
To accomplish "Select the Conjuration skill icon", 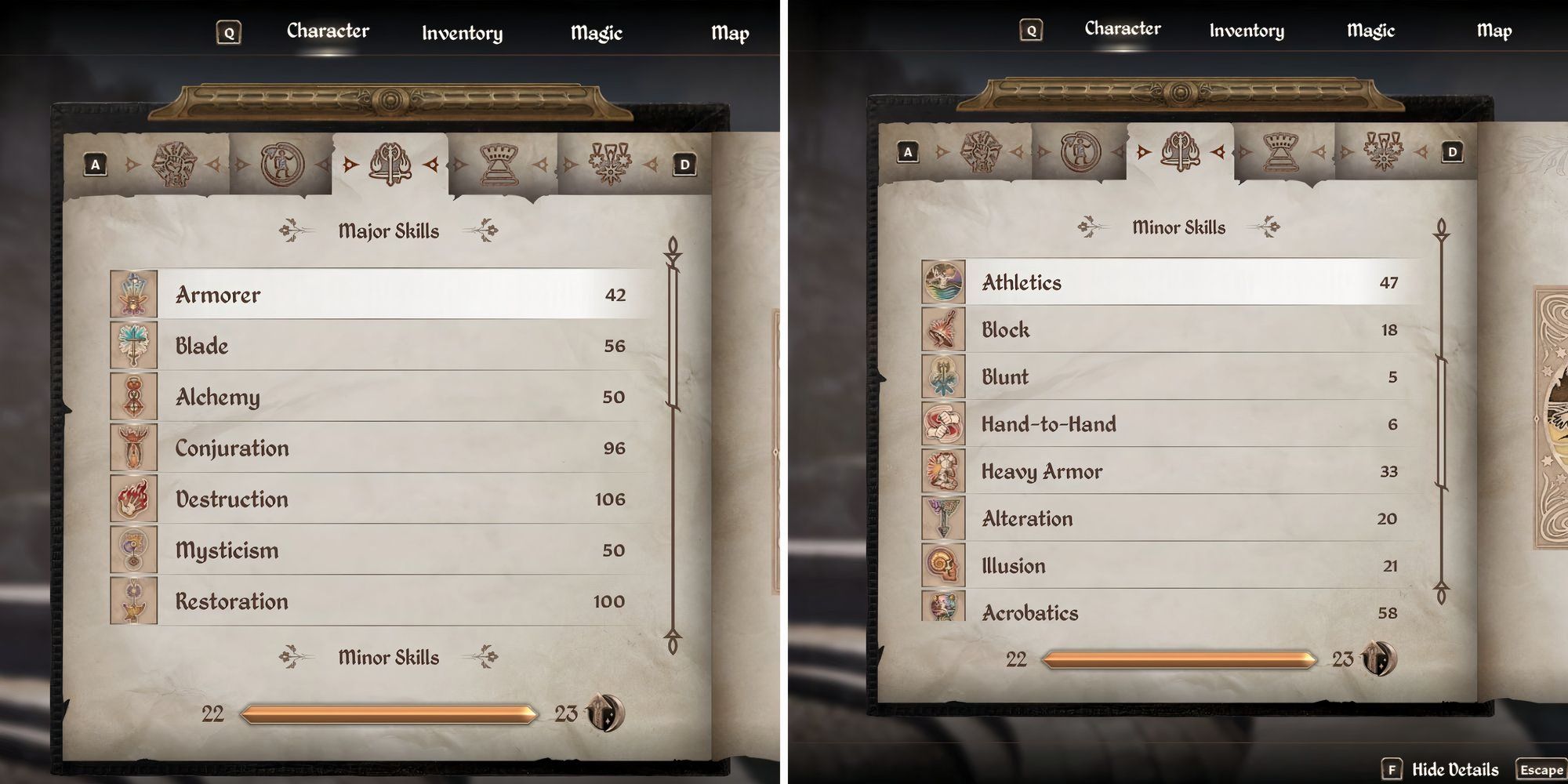I will point(134,448).
